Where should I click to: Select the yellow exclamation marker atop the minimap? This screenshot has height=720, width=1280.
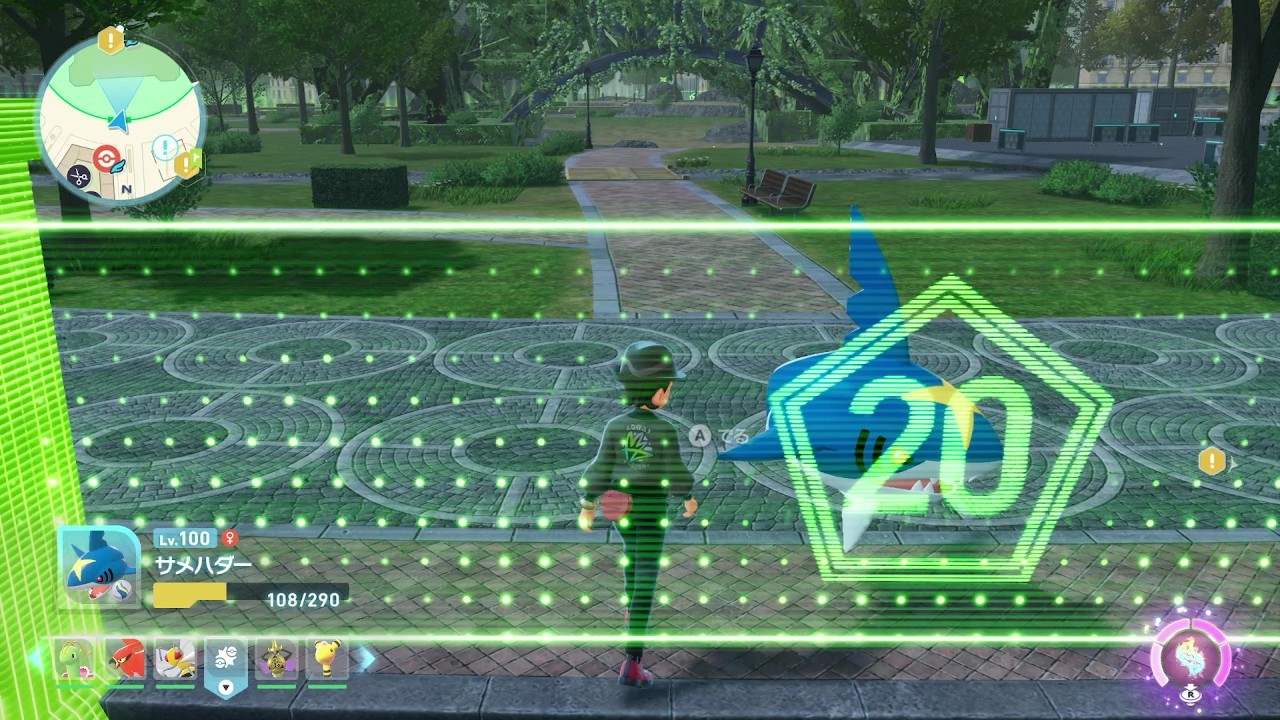tap(110, 40)
